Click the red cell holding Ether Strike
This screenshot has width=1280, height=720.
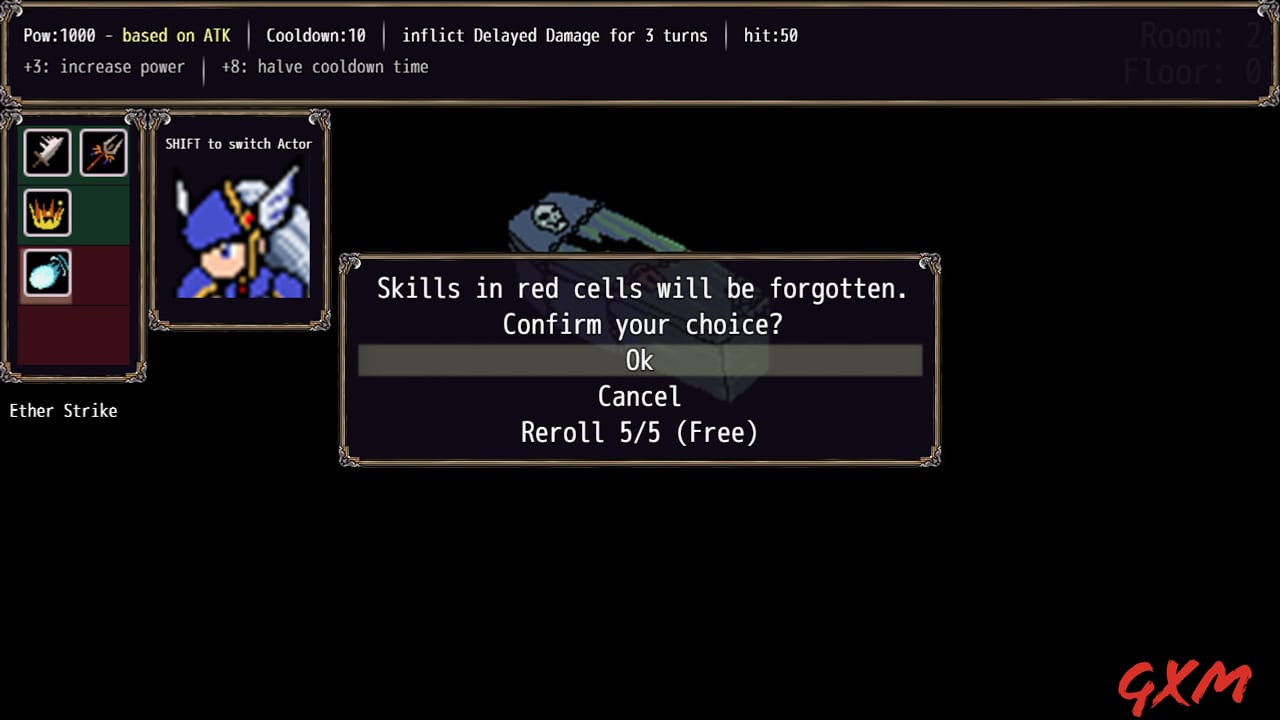point(46,274)
